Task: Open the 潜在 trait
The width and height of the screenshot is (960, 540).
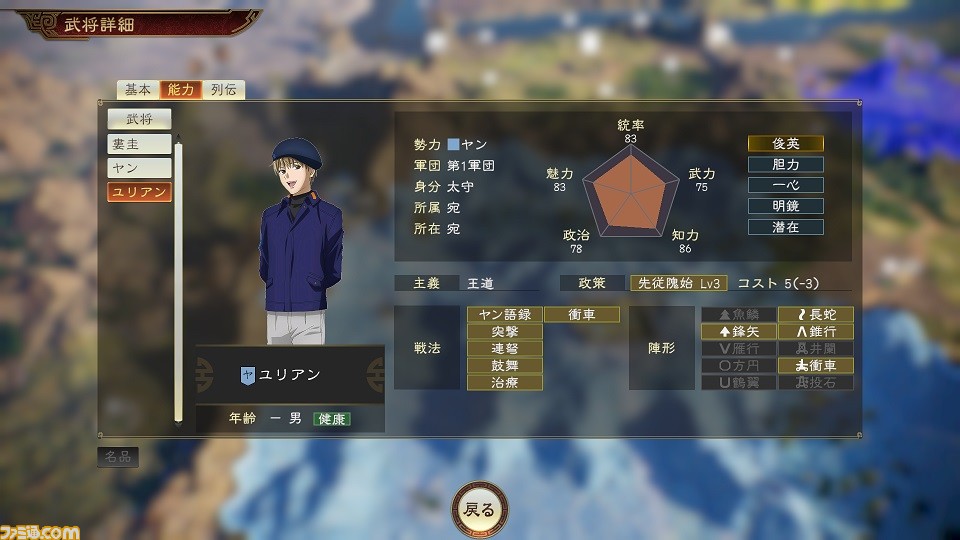Action: coord(785,227)
